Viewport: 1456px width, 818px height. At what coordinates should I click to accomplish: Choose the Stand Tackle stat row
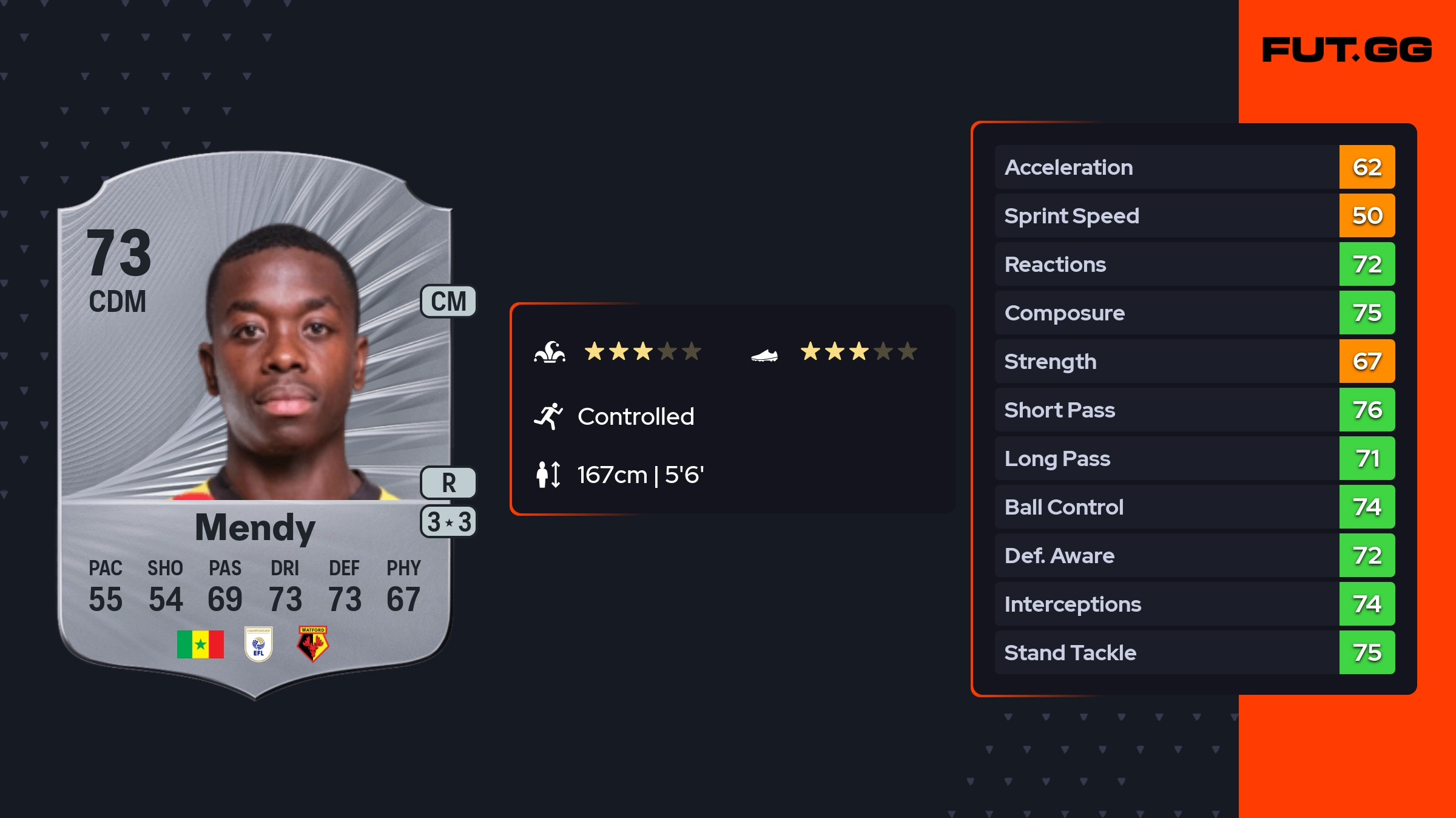(1194, 653)
